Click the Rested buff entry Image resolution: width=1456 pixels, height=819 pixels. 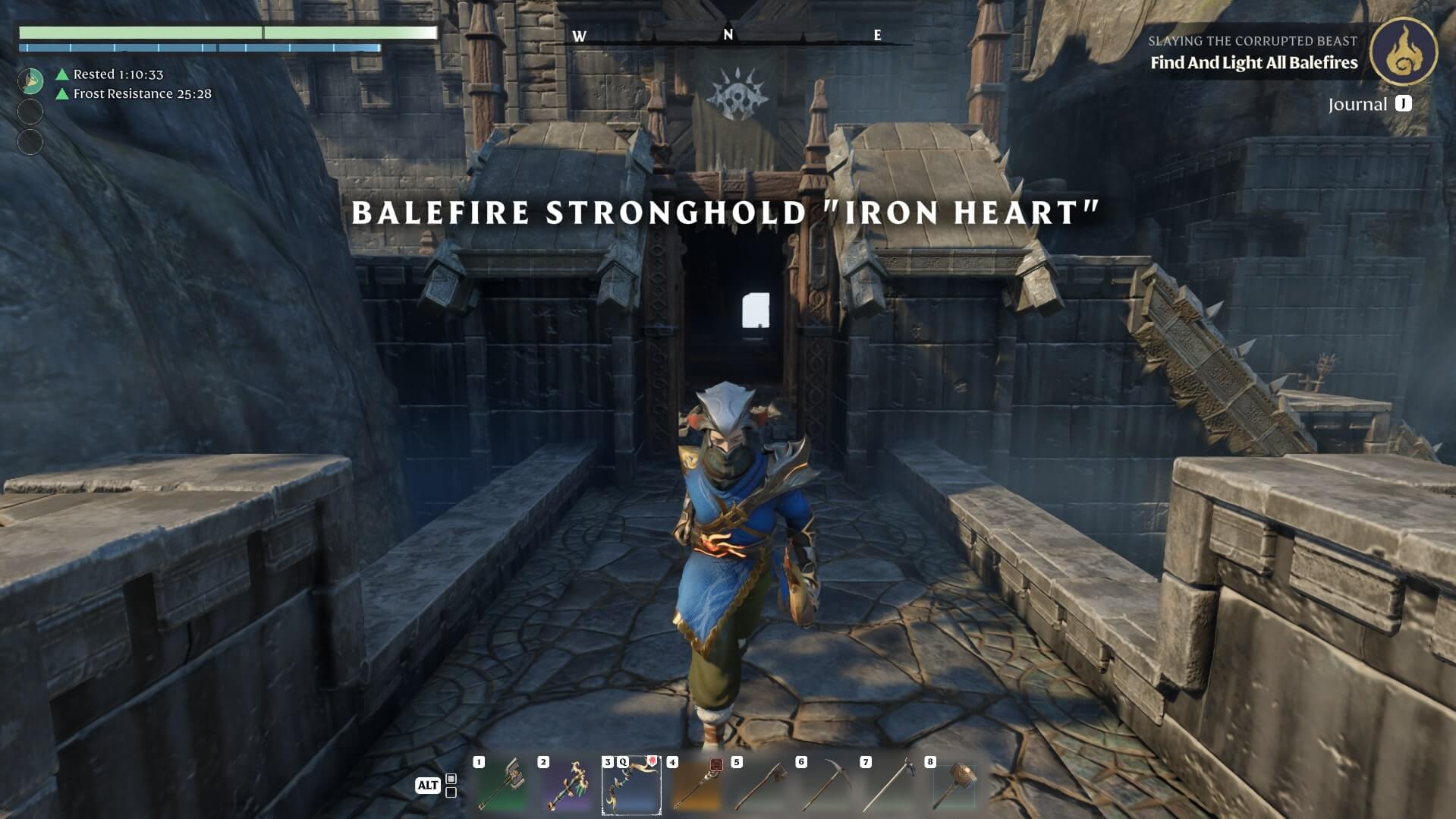pyautogui.click(x=118, y=74)
